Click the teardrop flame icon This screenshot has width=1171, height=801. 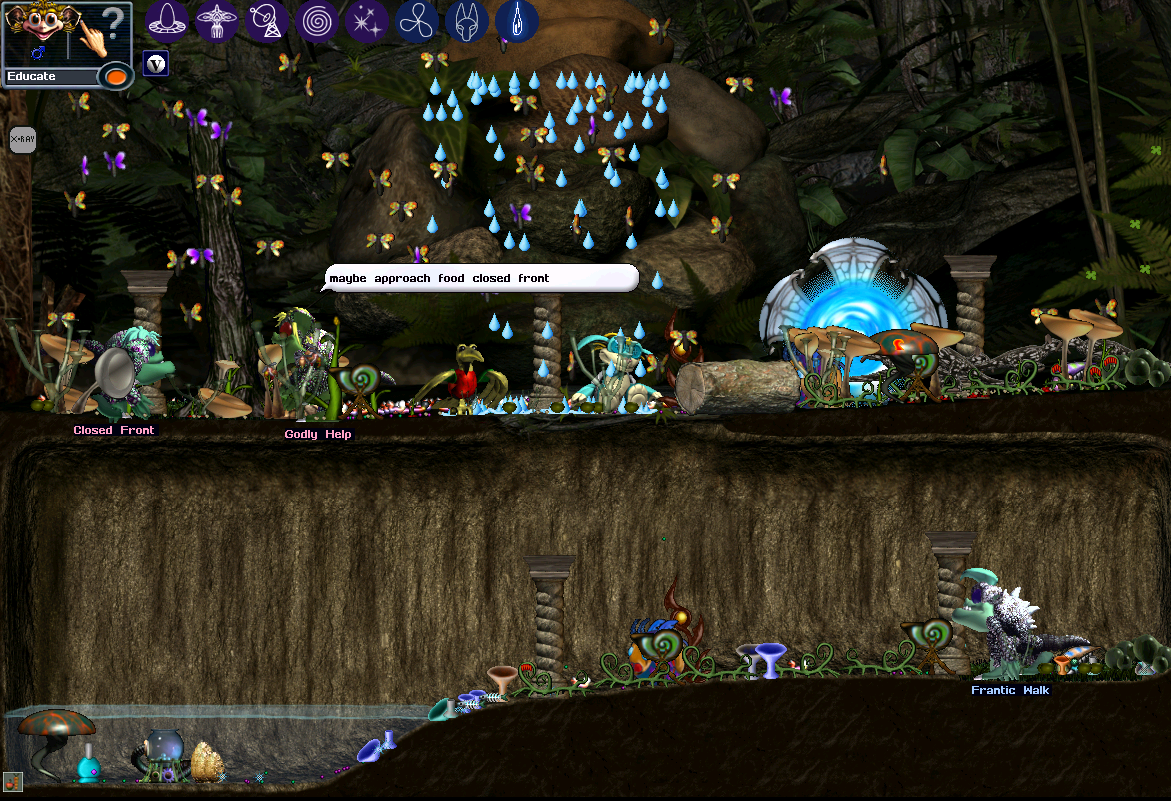(x=516, y=20)
